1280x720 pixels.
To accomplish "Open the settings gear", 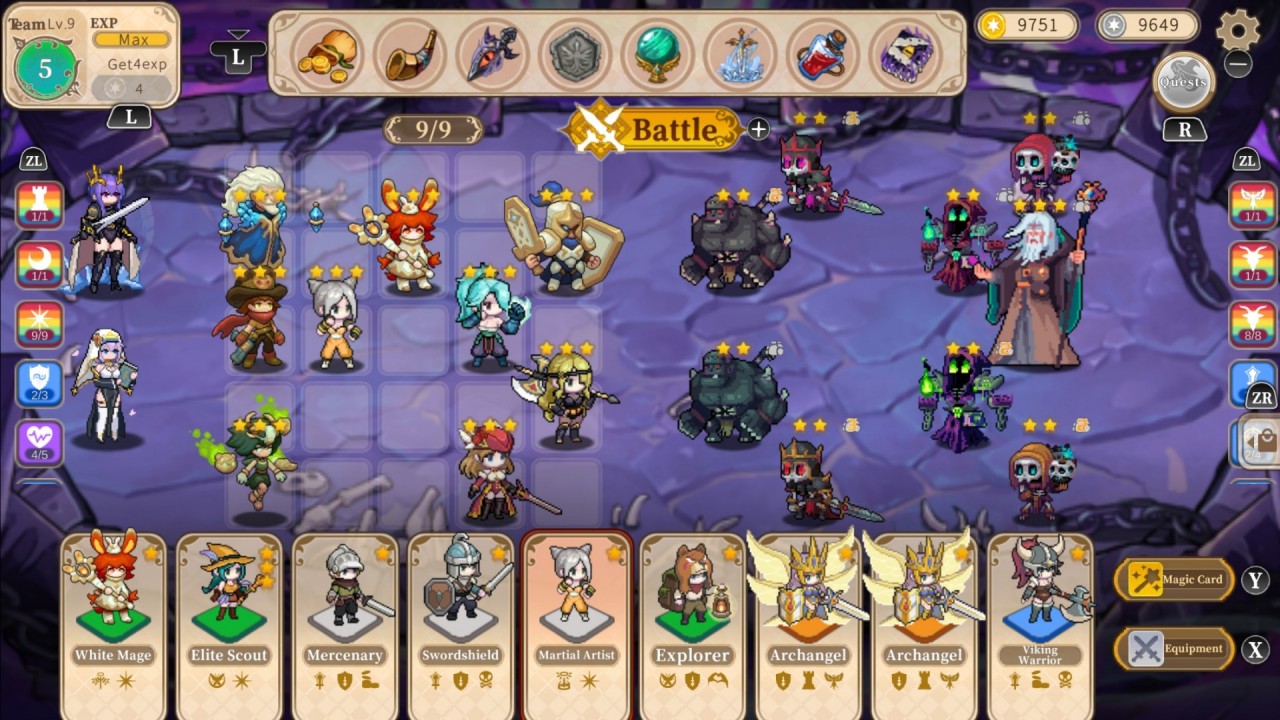I will [1239, 30].
